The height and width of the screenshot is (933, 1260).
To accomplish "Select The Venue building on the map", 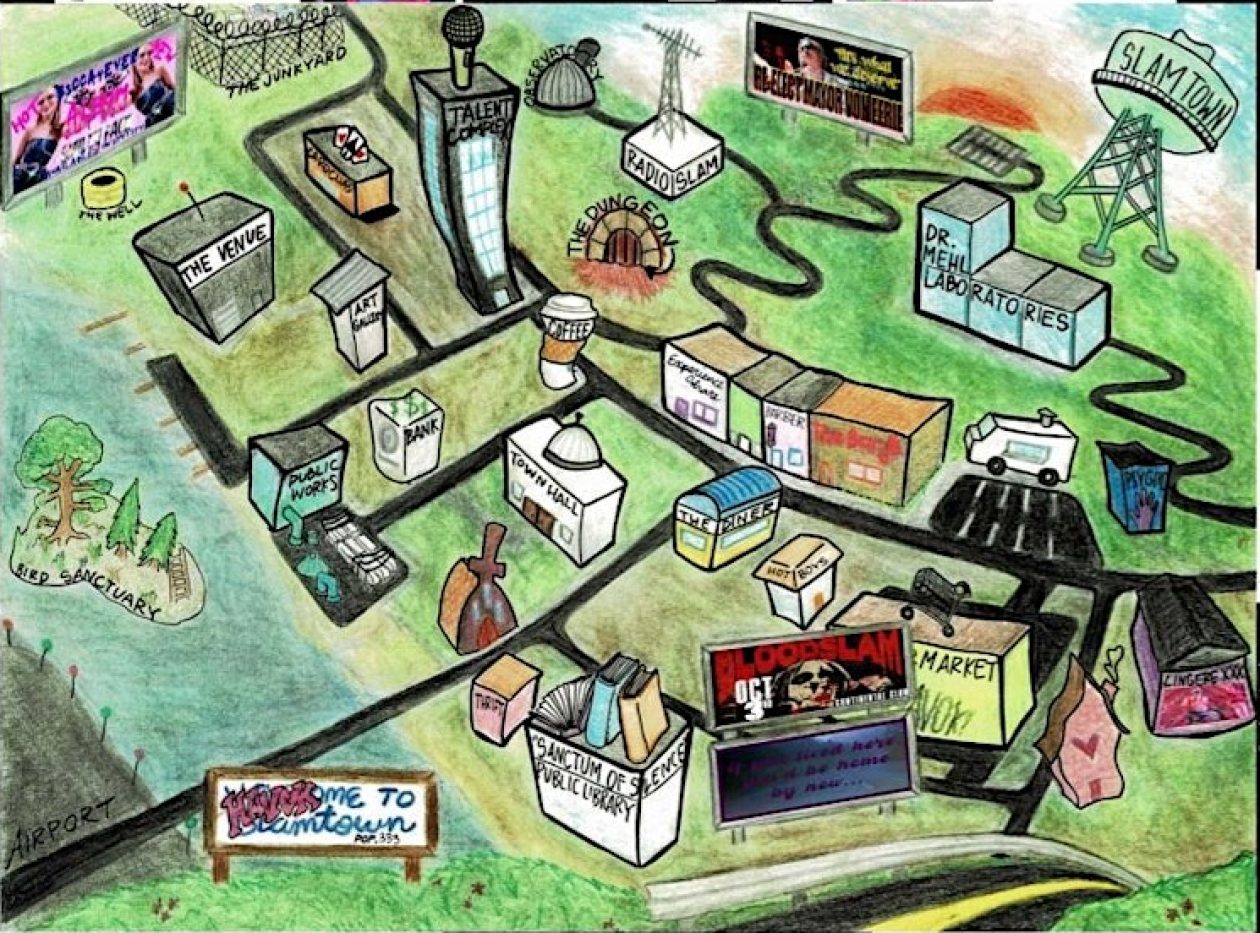I will [208, 267].
